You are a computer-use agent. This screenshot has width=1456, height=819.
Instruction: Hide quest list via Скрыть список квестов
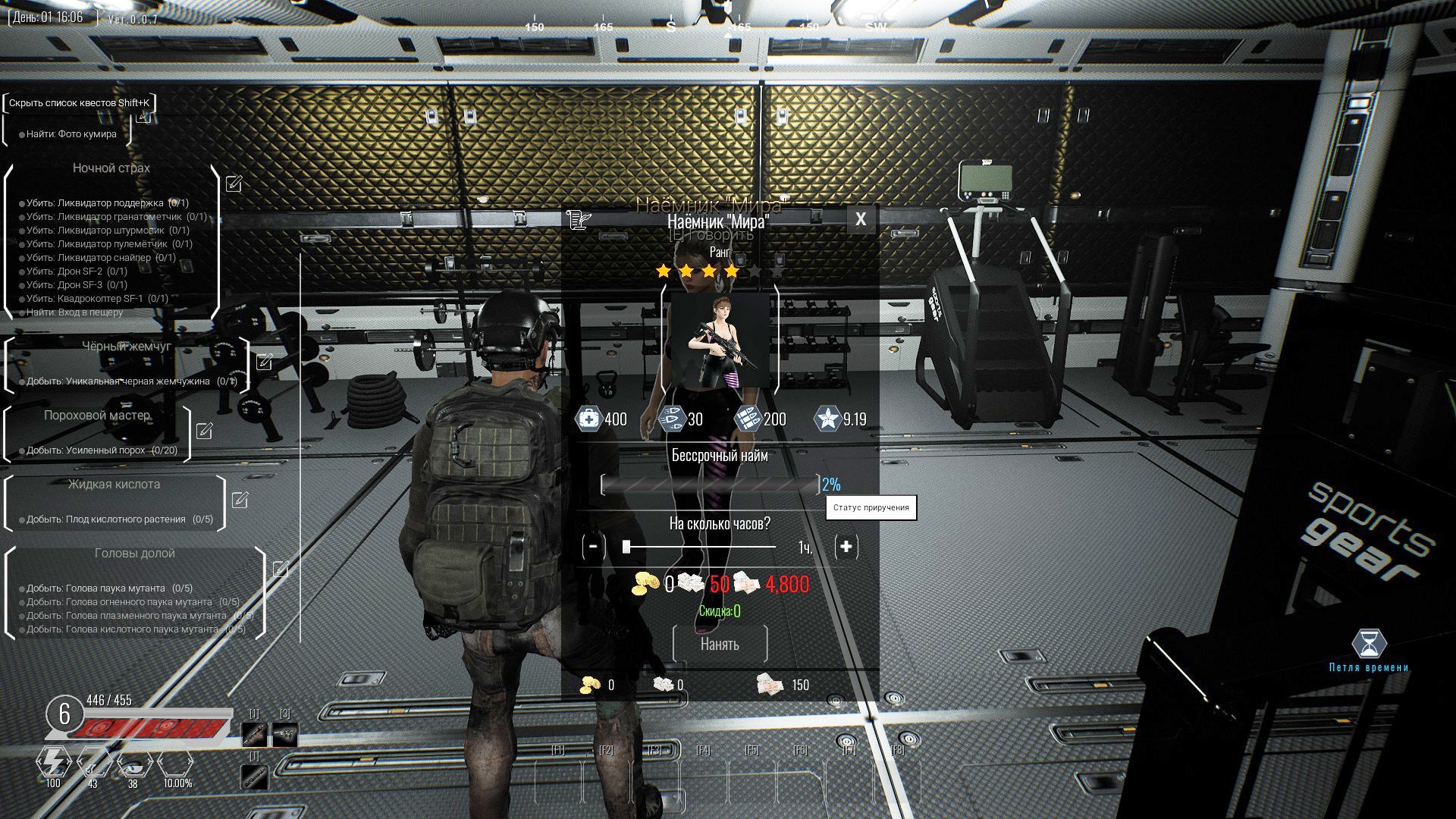79,102
